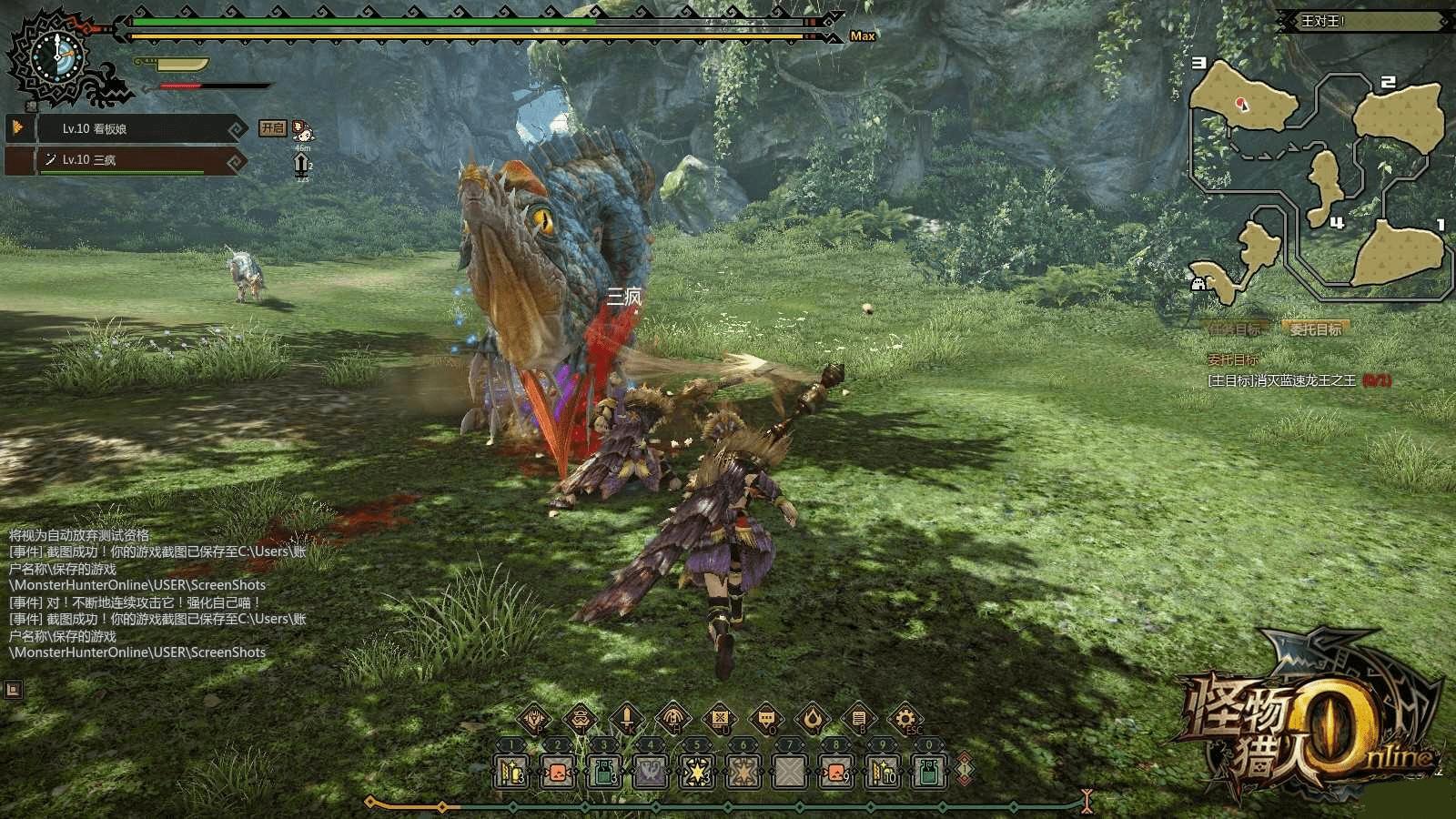Use the orange item with count 9

(x=835, y=773)
